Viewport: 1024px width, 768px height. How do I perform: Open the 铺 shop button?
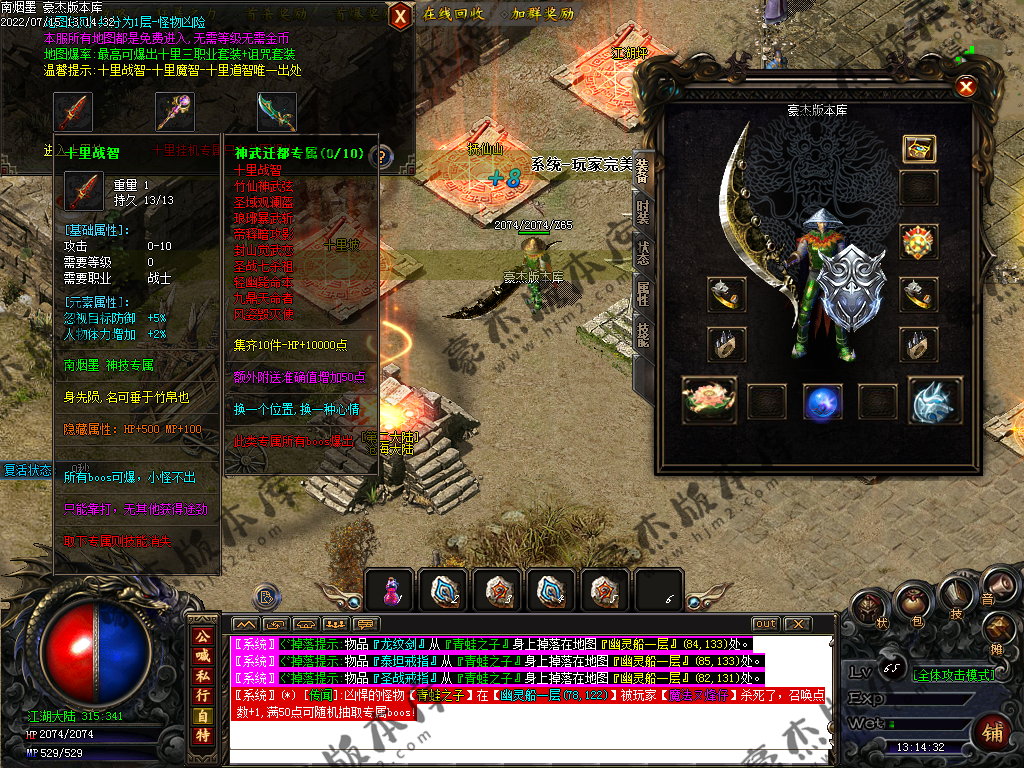(992, 732)
